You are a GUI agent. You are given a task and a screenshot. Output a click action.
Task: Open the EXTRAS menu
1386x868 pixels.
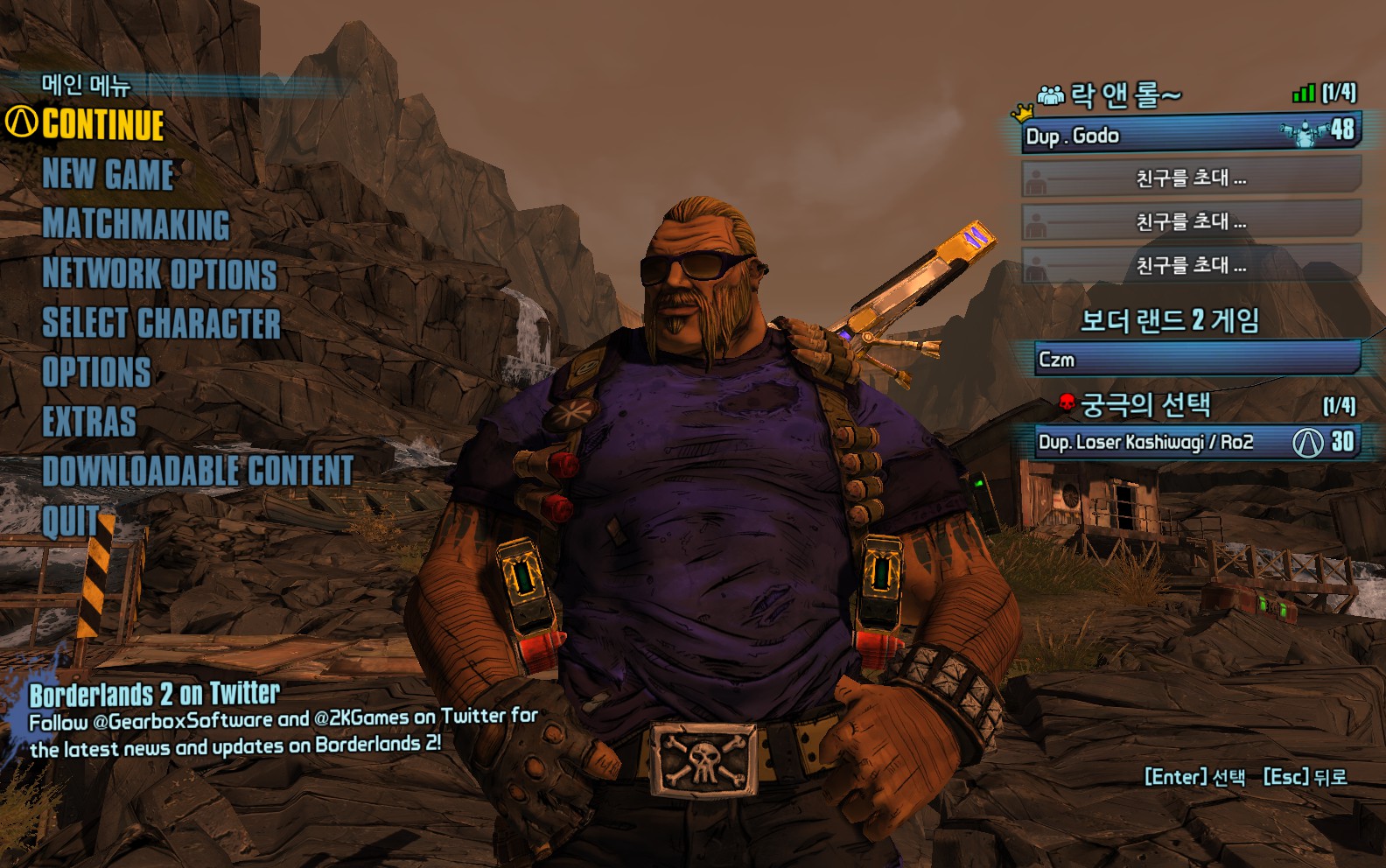click(89, 422)
